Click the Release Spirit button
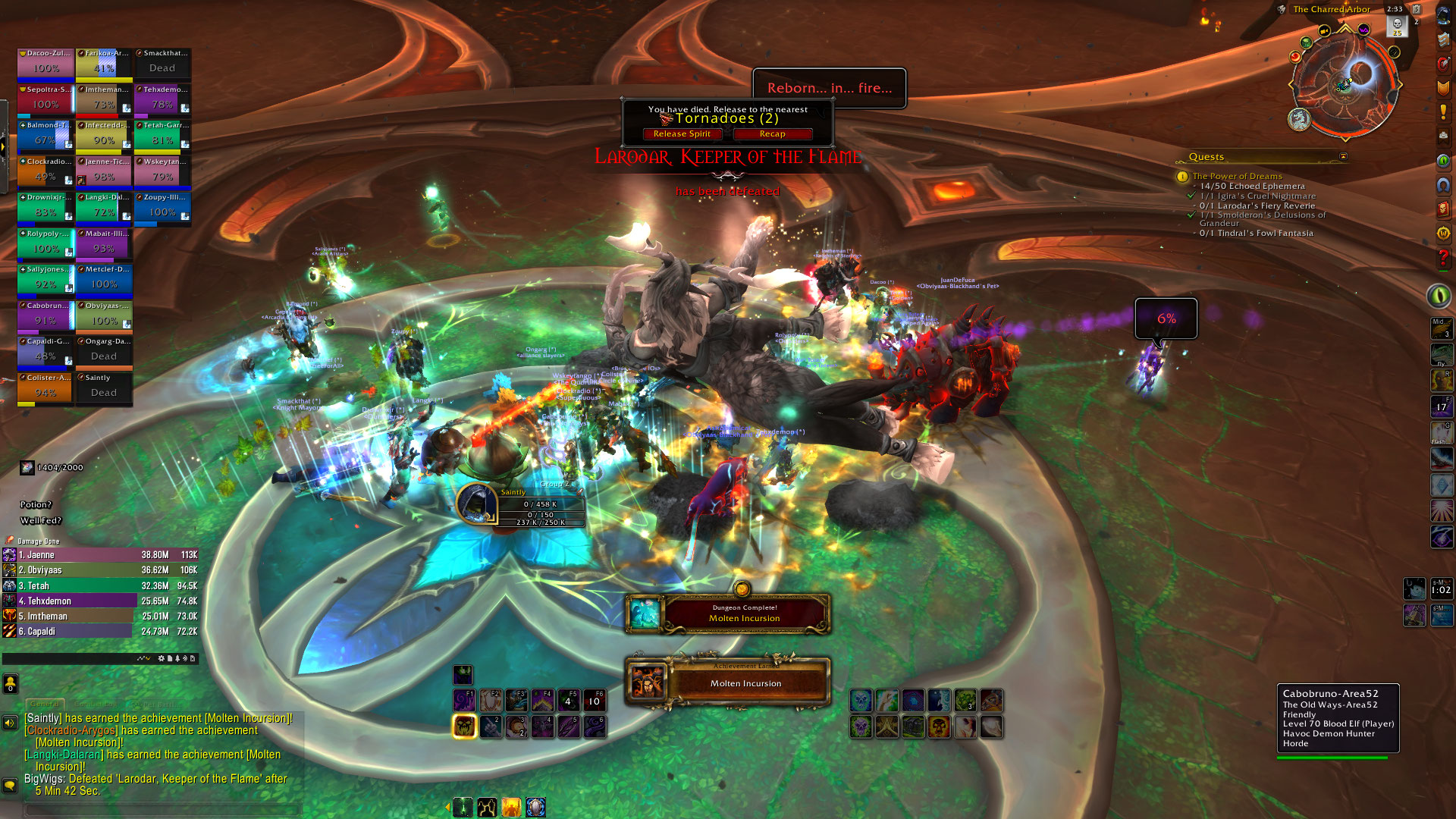The image size is (1456, 819). [682, 134]
